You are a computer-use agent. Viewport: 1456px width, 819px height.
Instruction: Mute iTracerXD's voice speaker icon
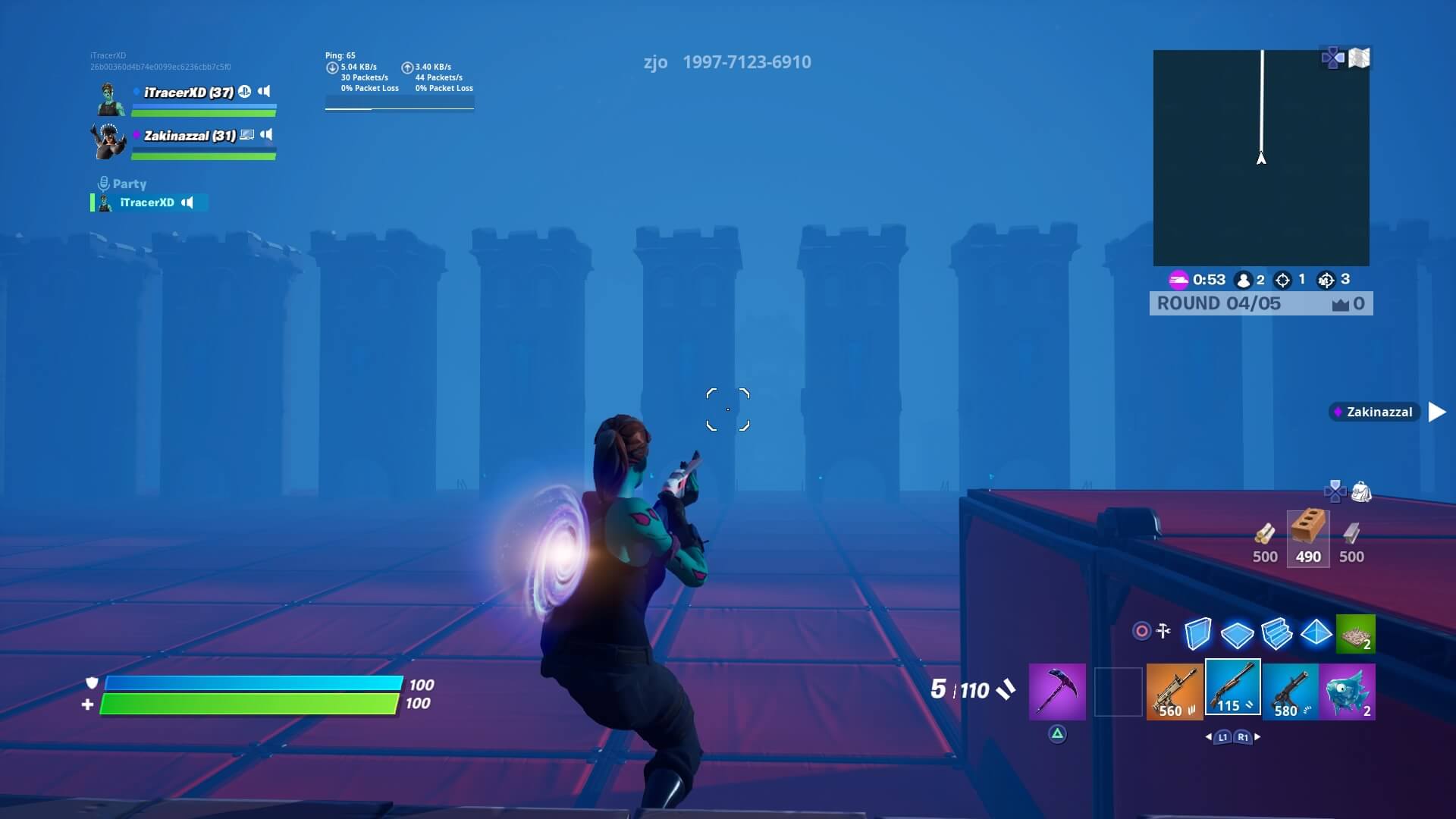263,91
